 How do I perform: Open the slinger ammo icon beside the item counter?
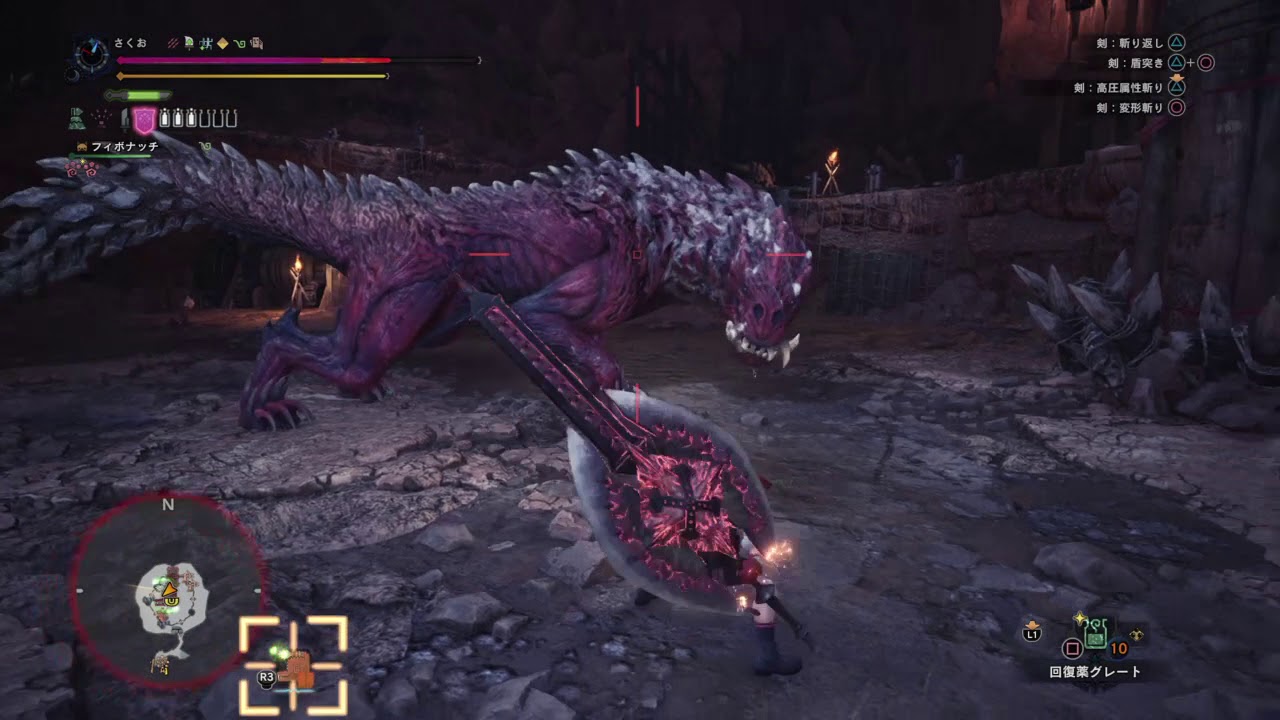1137,635
